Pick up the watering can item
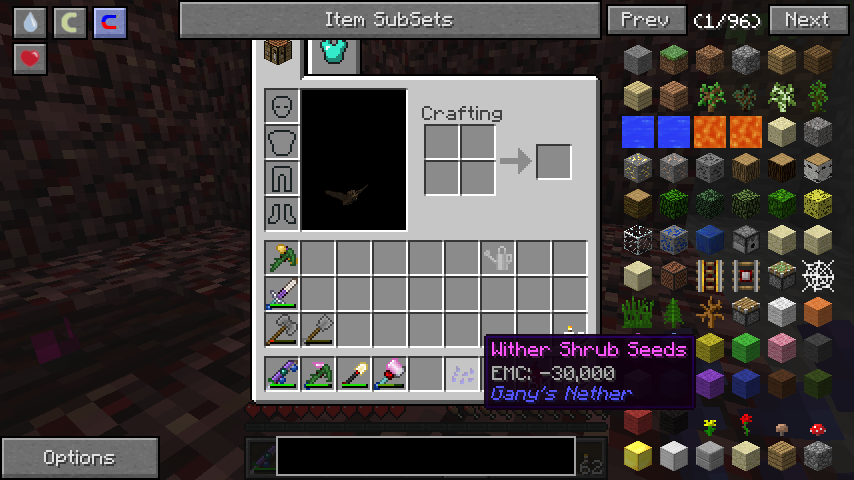 pyautogui.click(x=498, y=258)
